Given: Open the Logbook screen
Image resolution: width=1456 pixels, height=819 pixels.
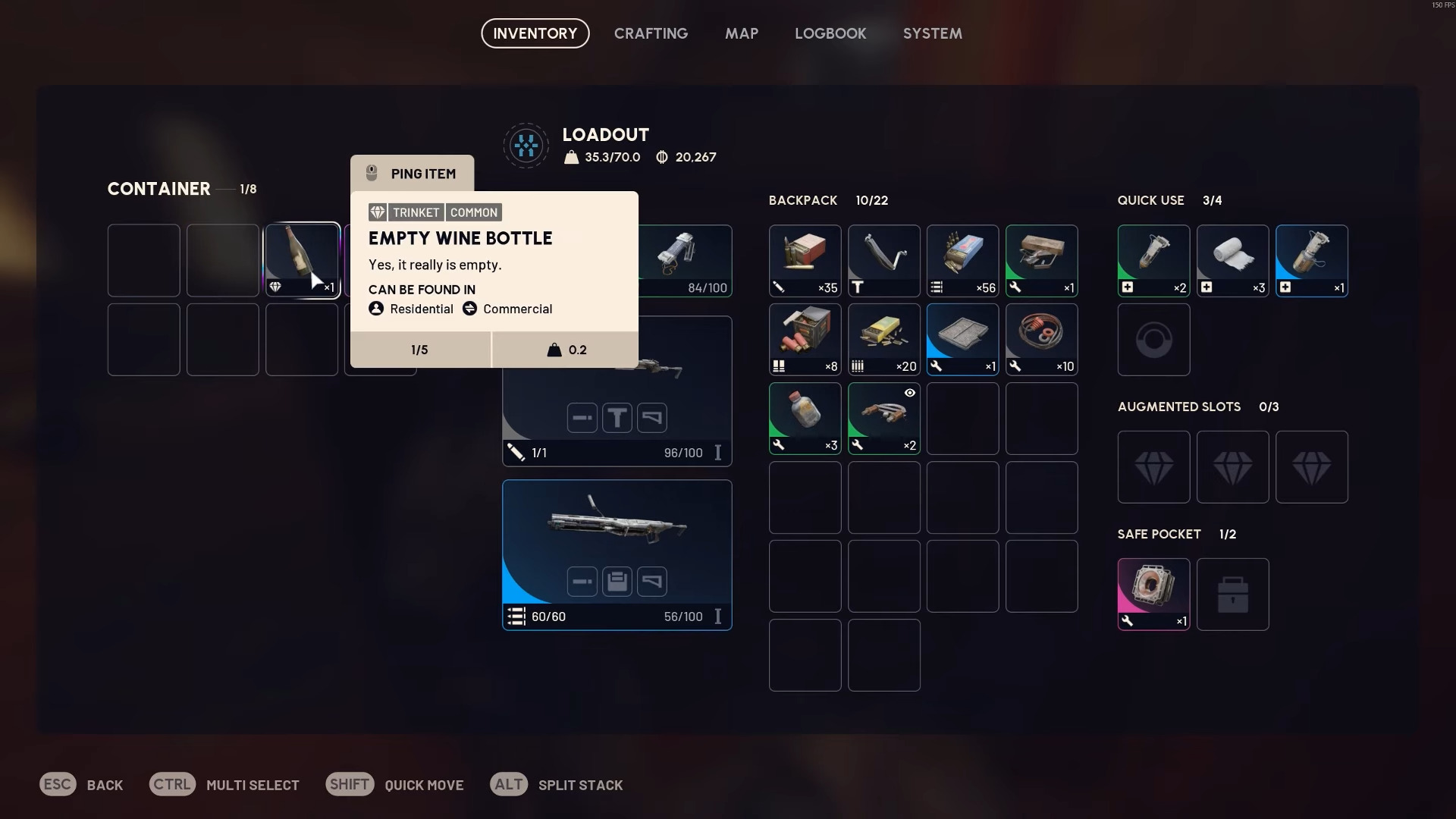Looking at the screenshot, I should click(x=830, y=33).
